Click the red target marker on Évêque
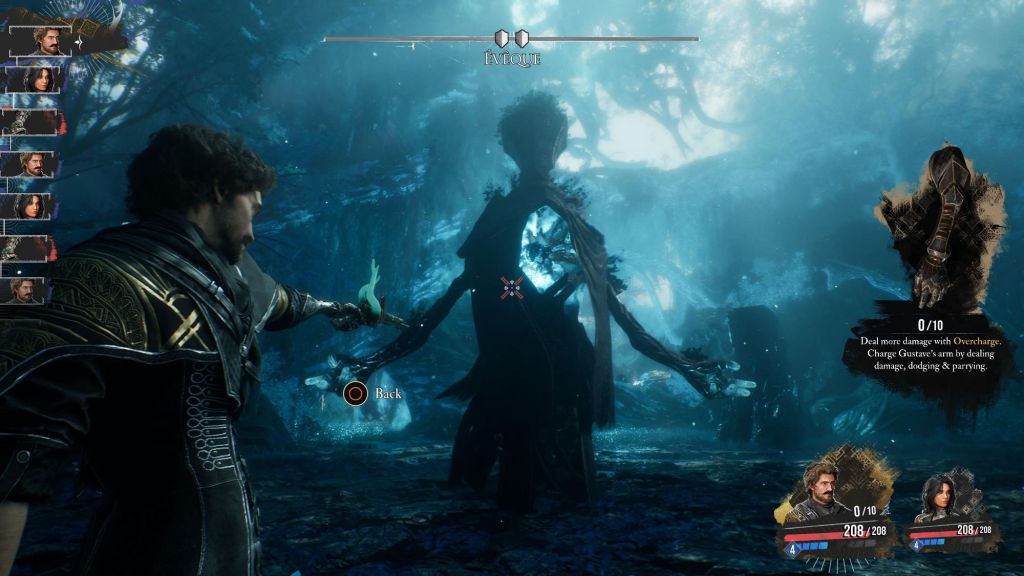The image size is (1024, 576). pos(511,288)
